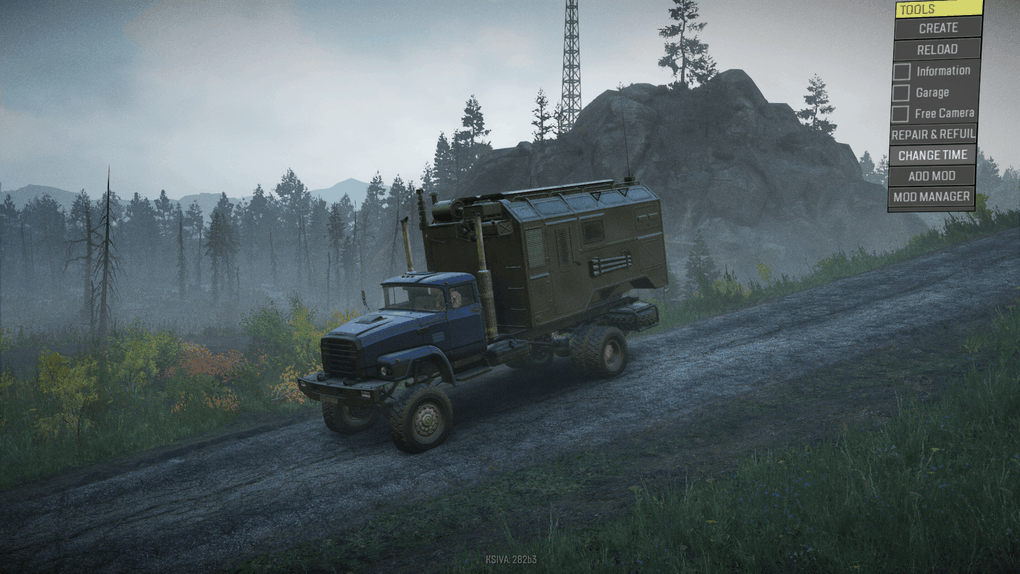This screenshot has height=574, width=1020.
Task: Enable the Garage checkbox
Action: click(x=902, y=93)
